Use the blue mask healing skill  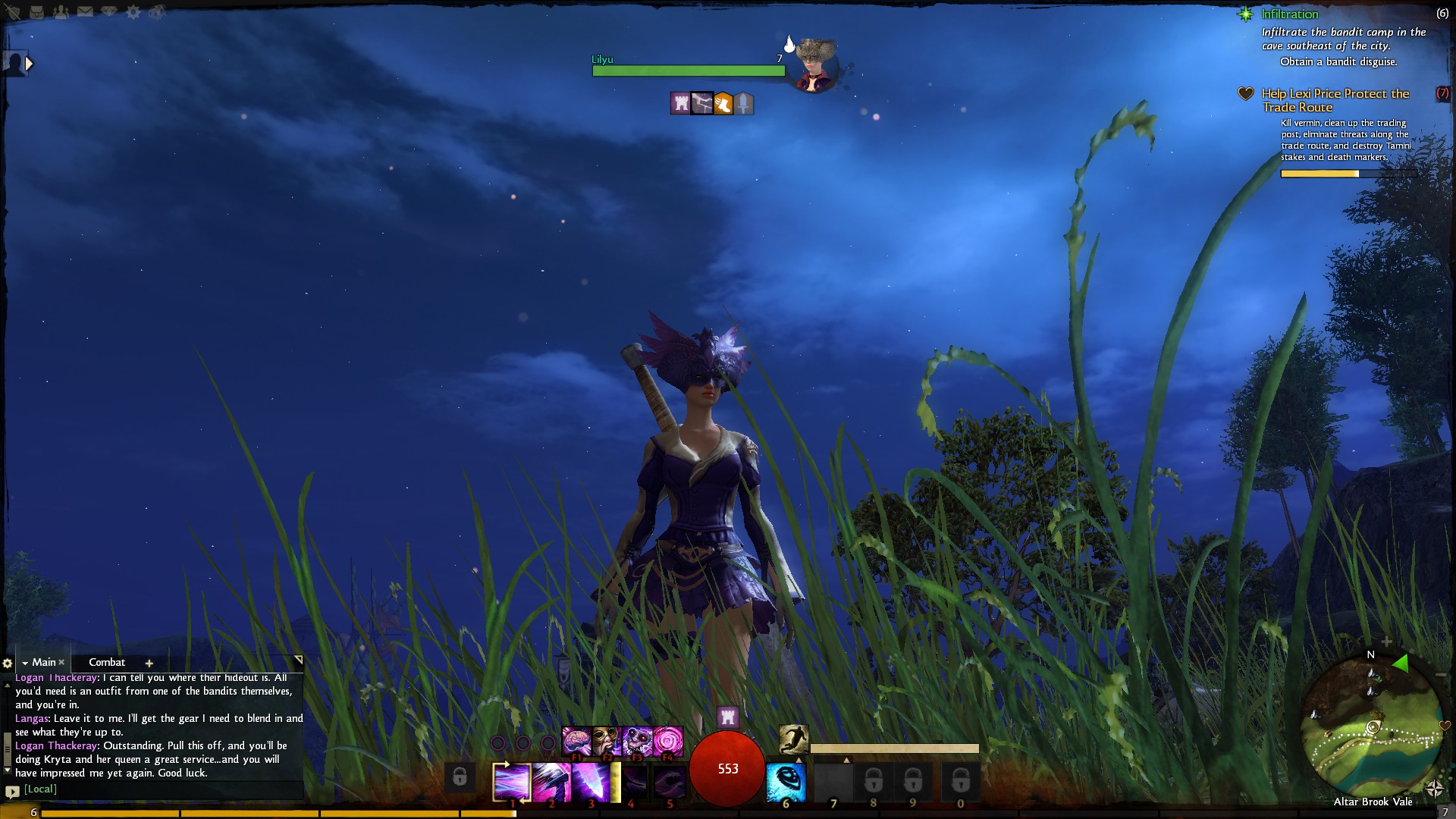(786, 782)
